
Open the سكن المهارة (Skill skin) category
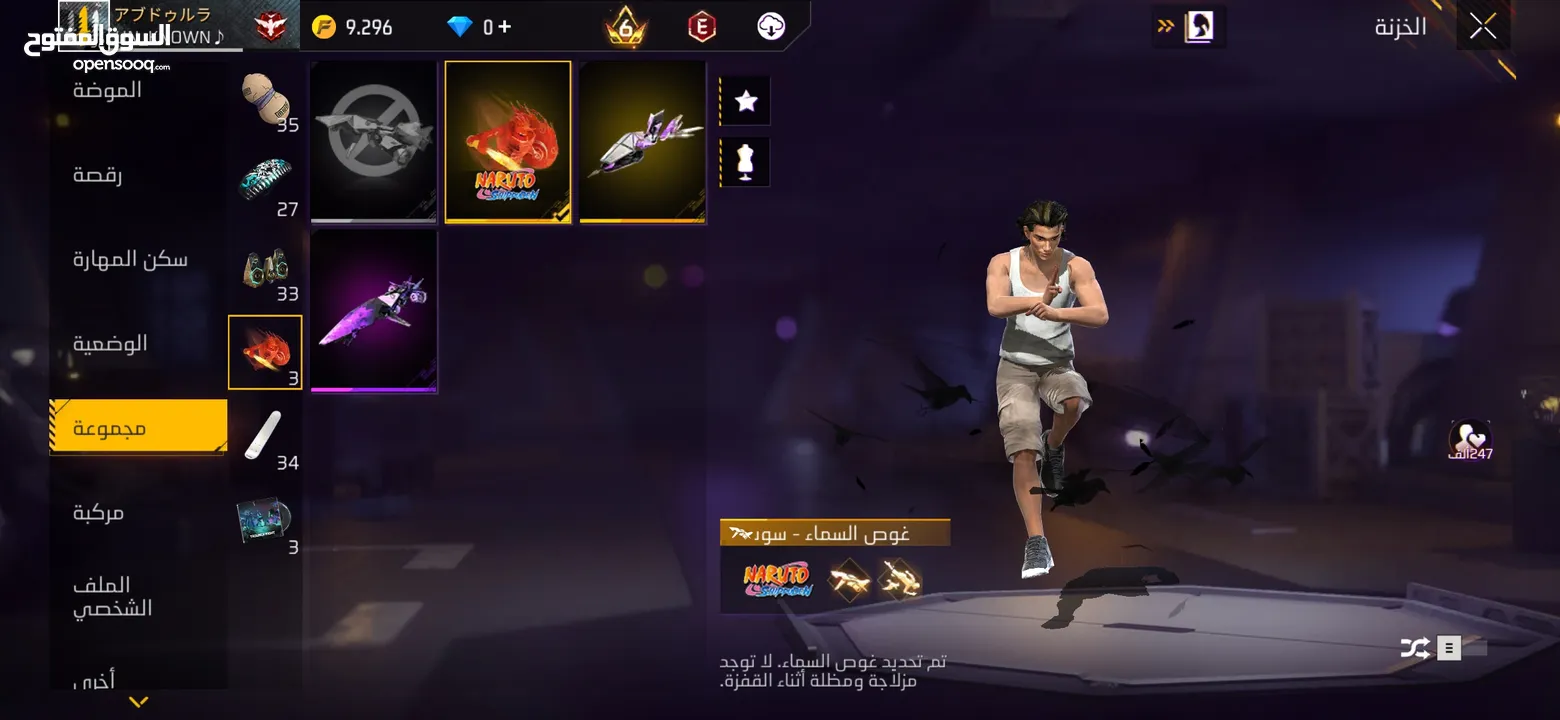(x=130, y=260)
